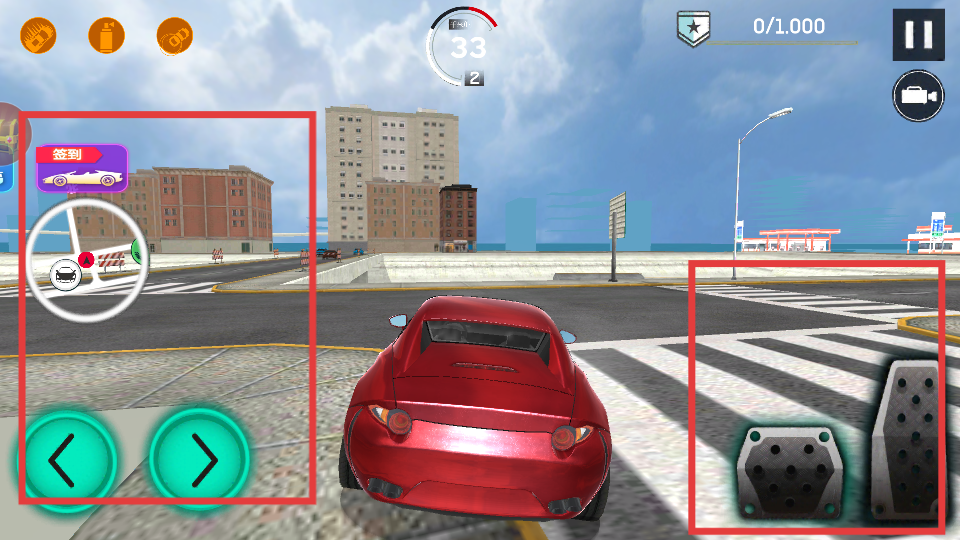Pause the game
960x540 pixels.
coord(918,35)
